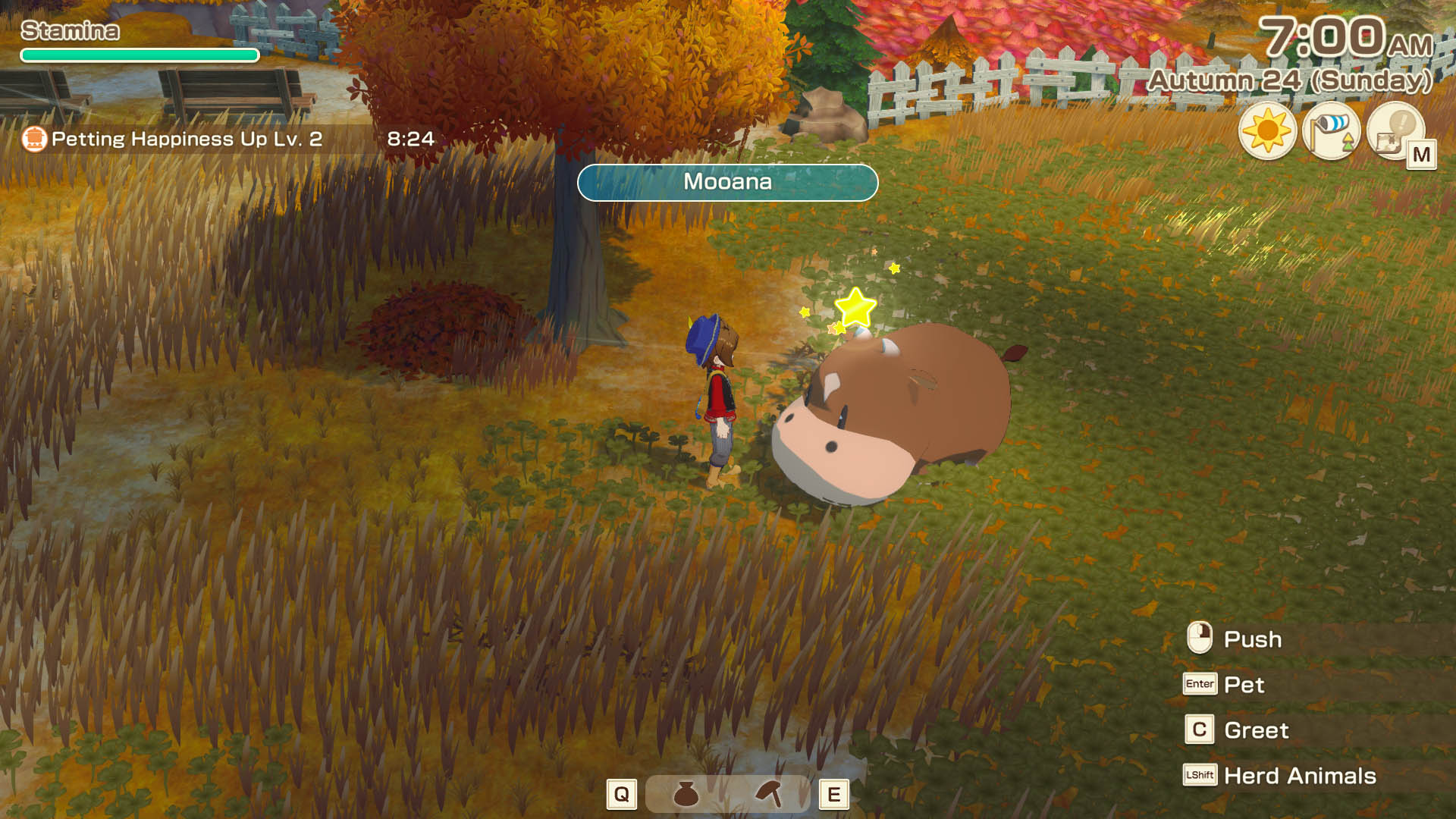Choose the Greet action
Viewport: 1456px width, 819px height.
(1256, 730)
